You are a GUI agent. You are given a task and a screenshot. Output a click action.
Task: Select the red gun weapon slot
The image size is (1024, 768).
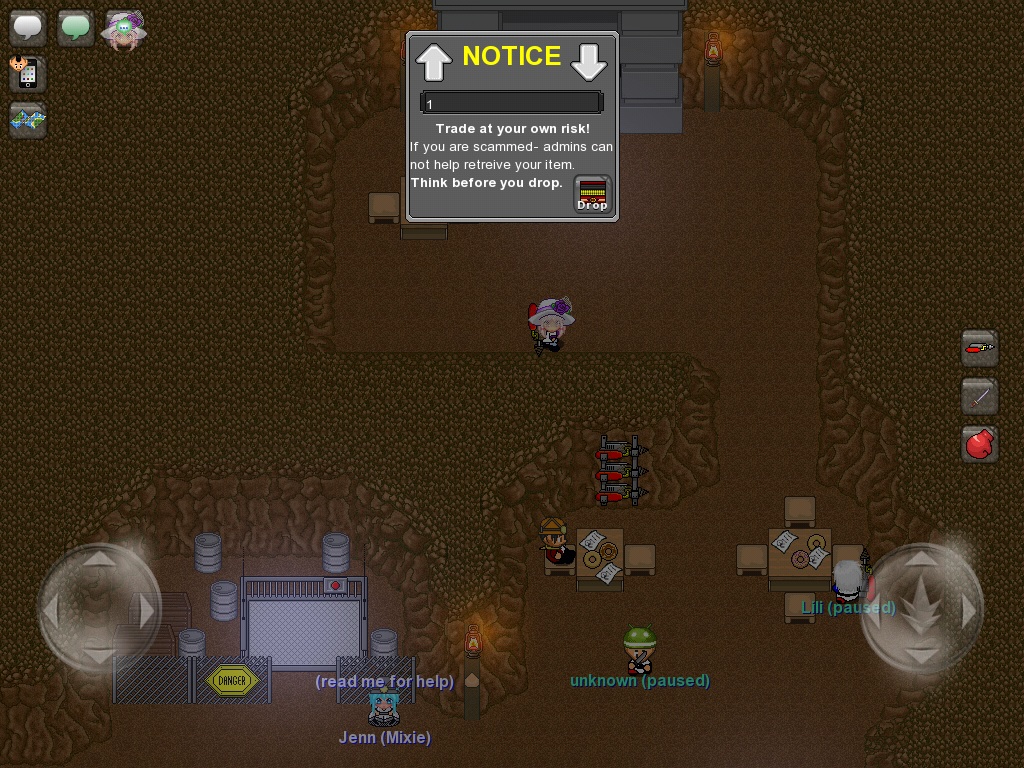pyautogui.click(x=979, y=348)
